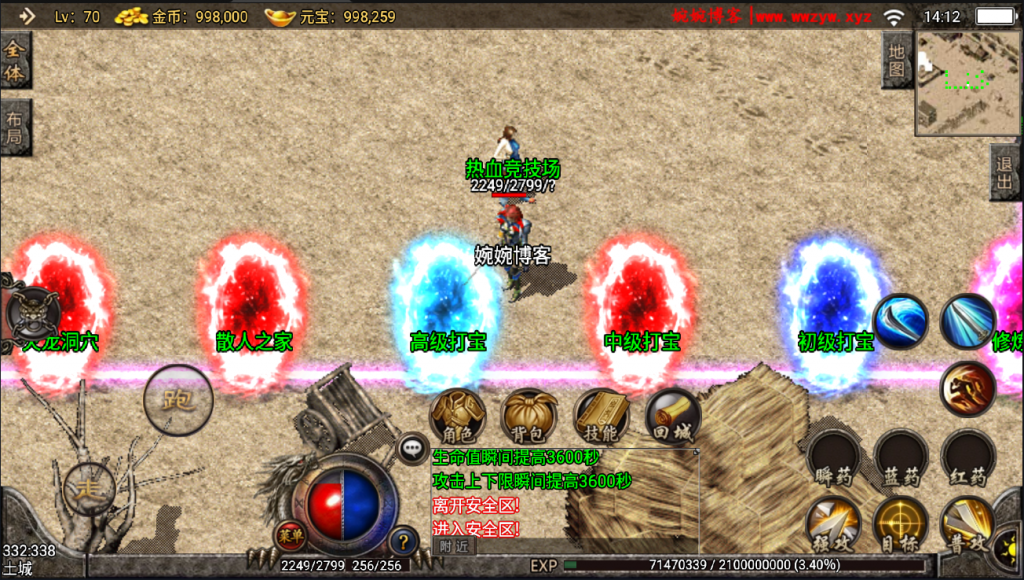Use the 蓝药 mana potion slot

[901, 458]
